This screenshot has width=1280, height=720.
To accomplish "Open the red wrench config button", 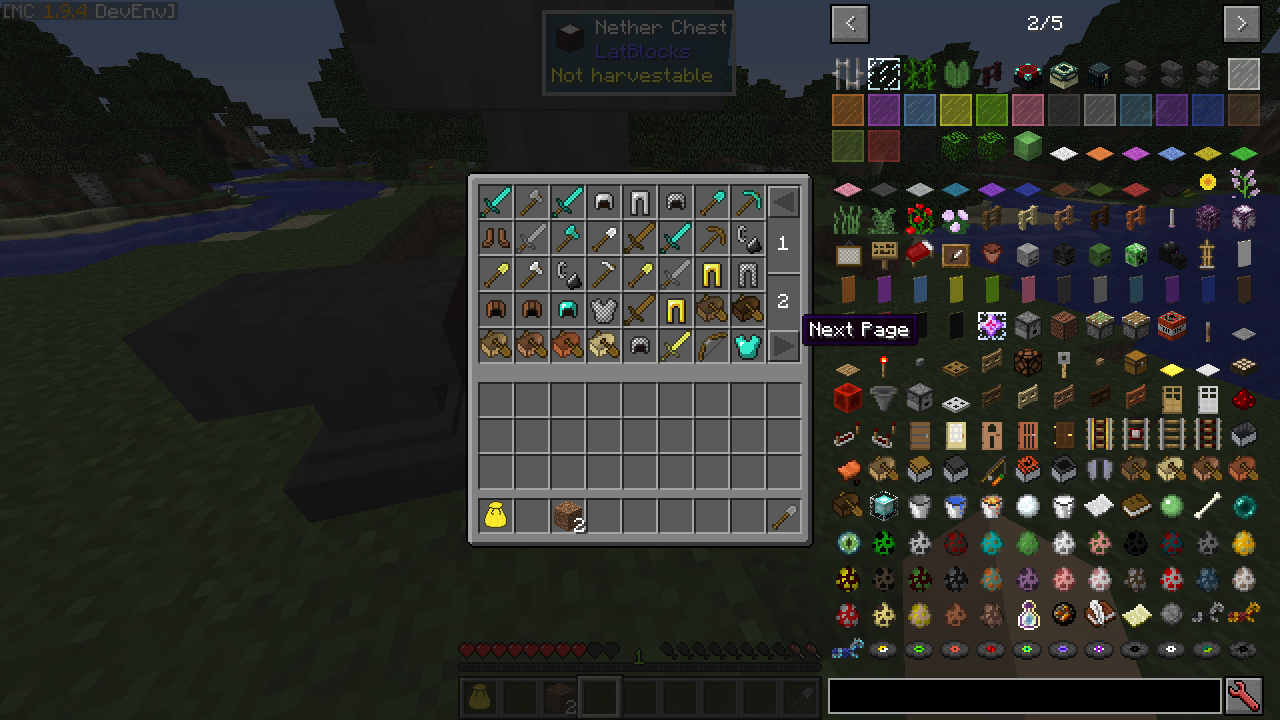I will 1243,695.
